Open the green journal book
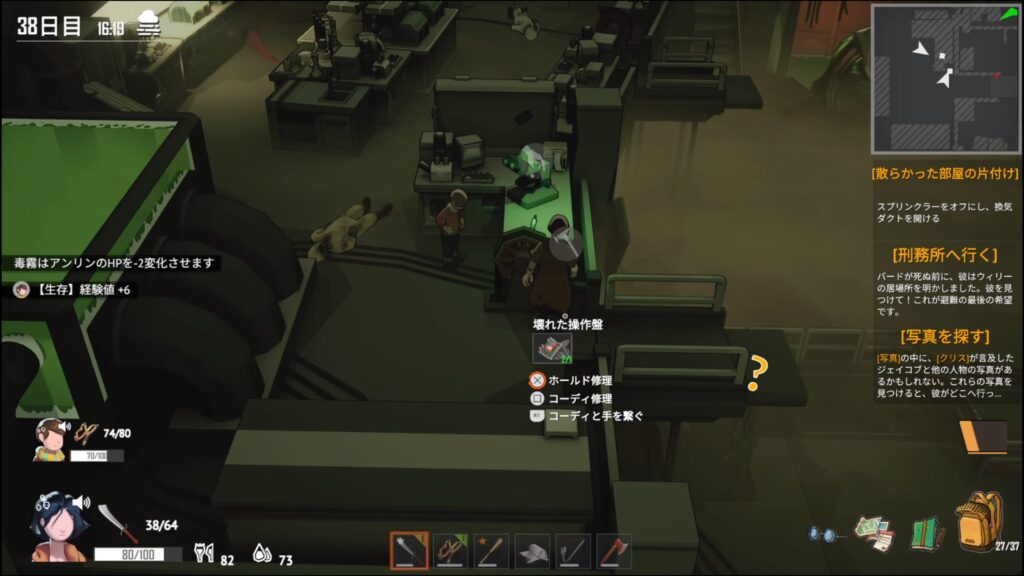Viewport: 1024px width, 576px height. [x=926, y=532]
